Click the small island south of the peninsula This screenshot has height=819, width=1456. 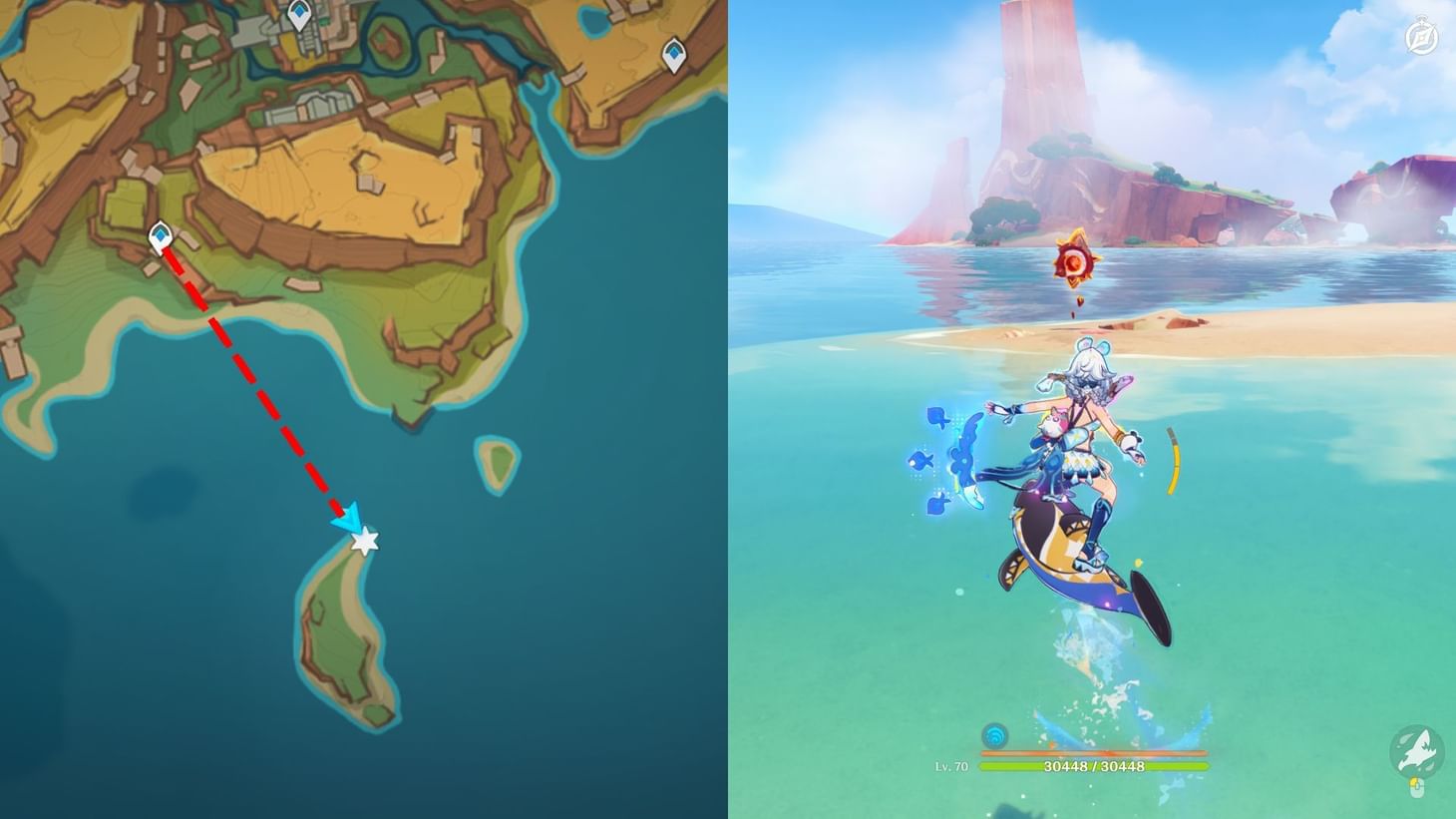click(339, 628)
